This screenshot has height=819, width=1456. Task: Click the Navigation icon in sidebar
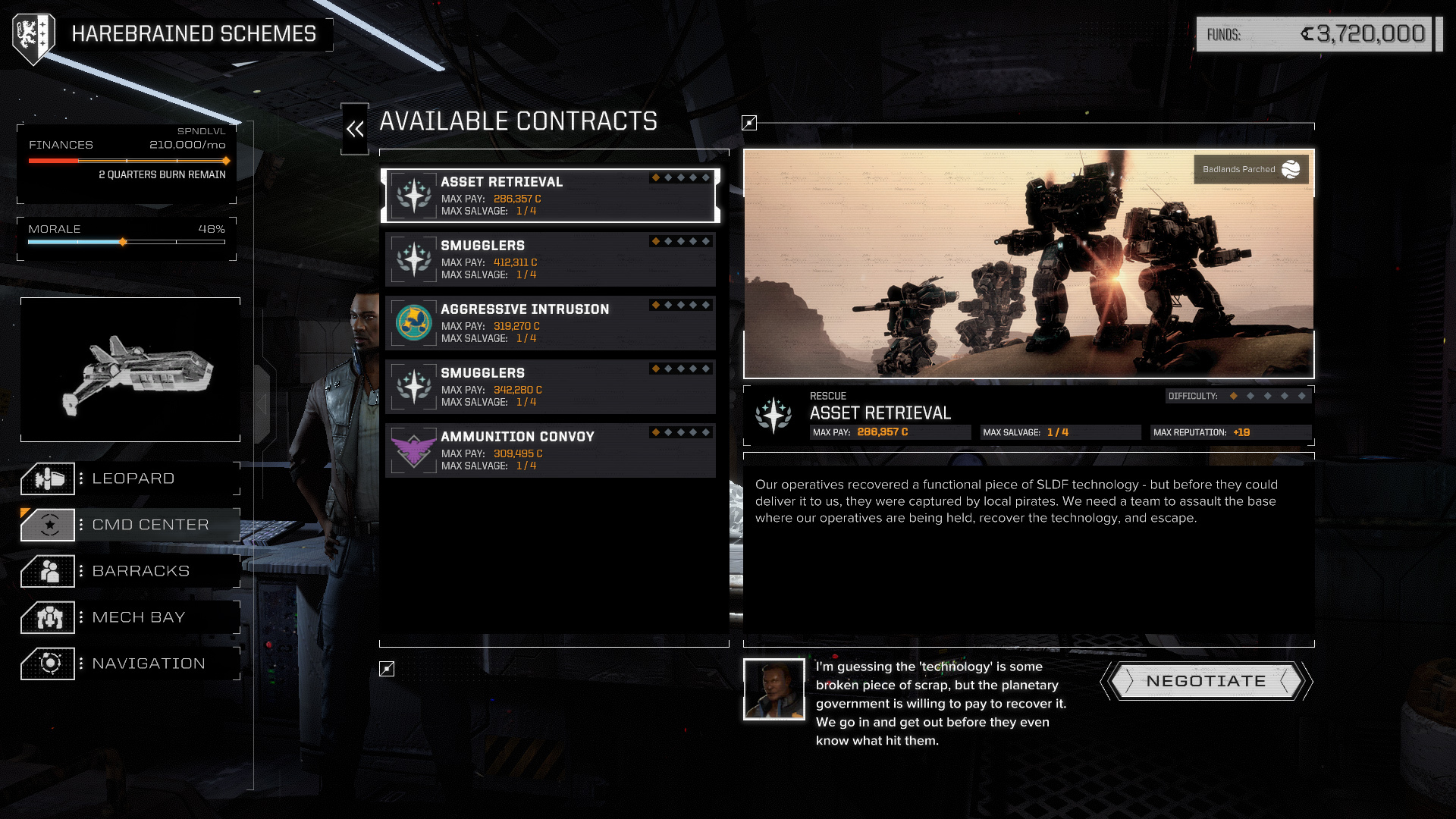click(x=49, y=664)
